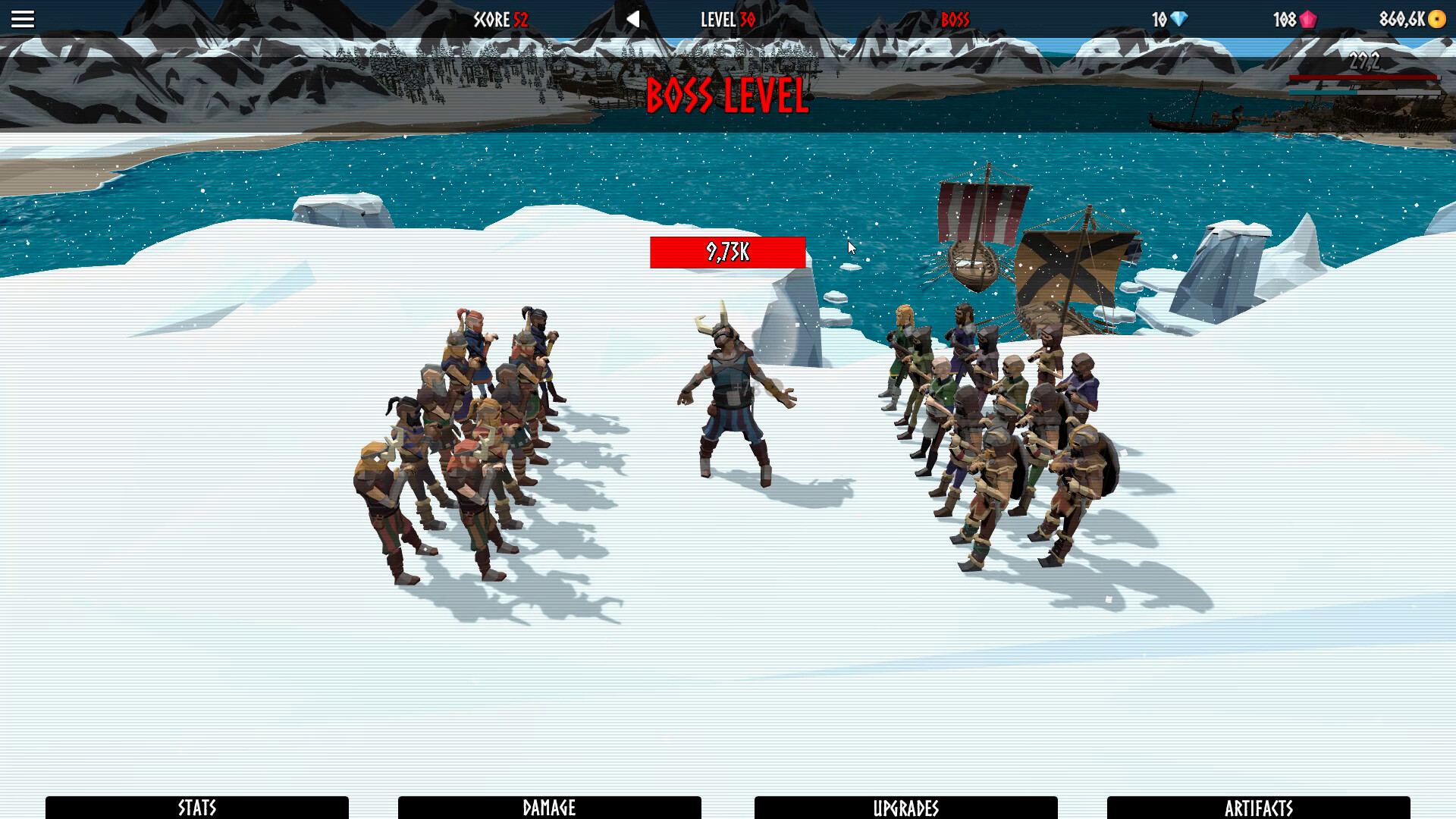Tap the boss health bar showing 9,73K

coord(727,253)
